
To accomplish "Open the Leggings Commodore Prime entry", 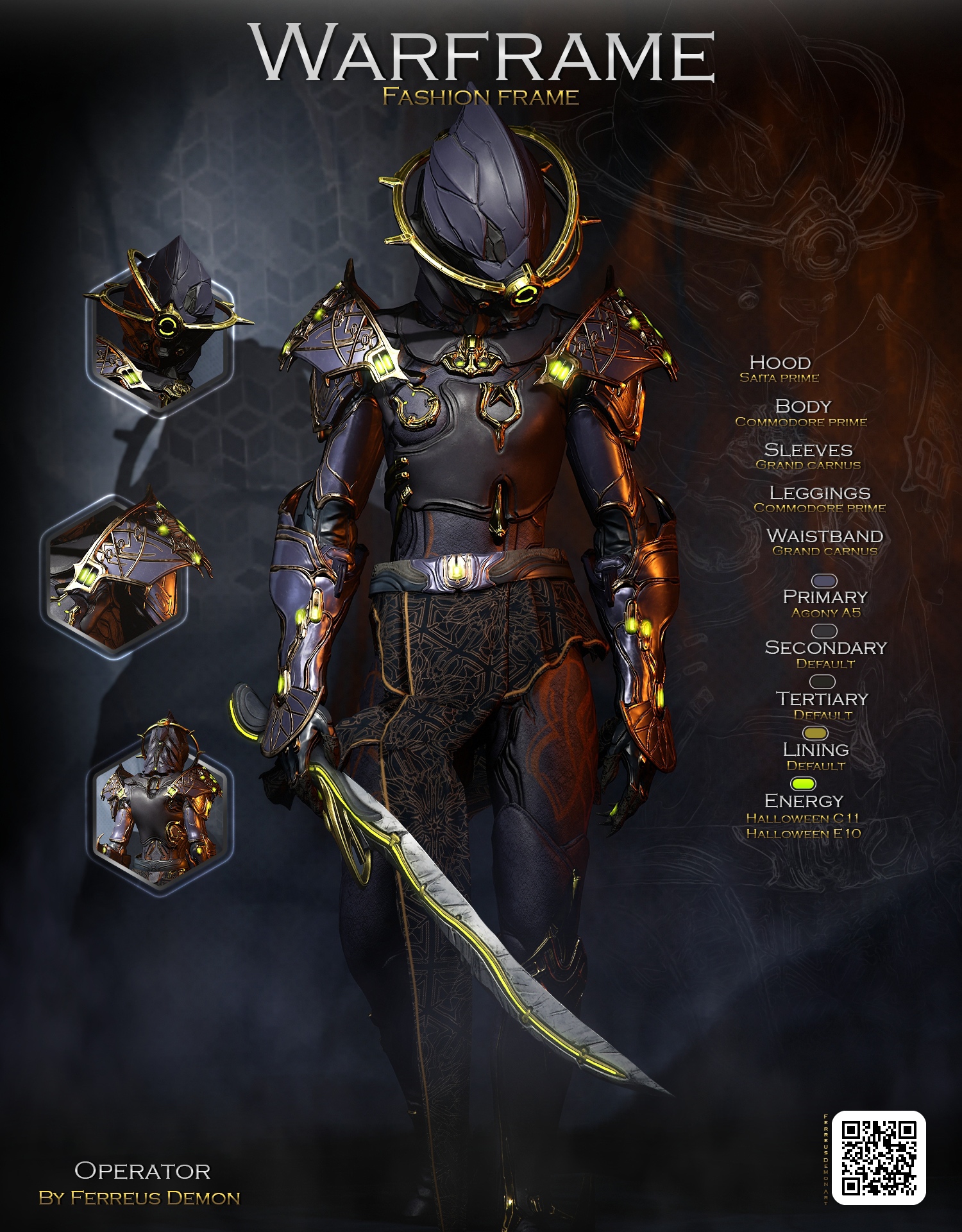I will pos(820,499).
